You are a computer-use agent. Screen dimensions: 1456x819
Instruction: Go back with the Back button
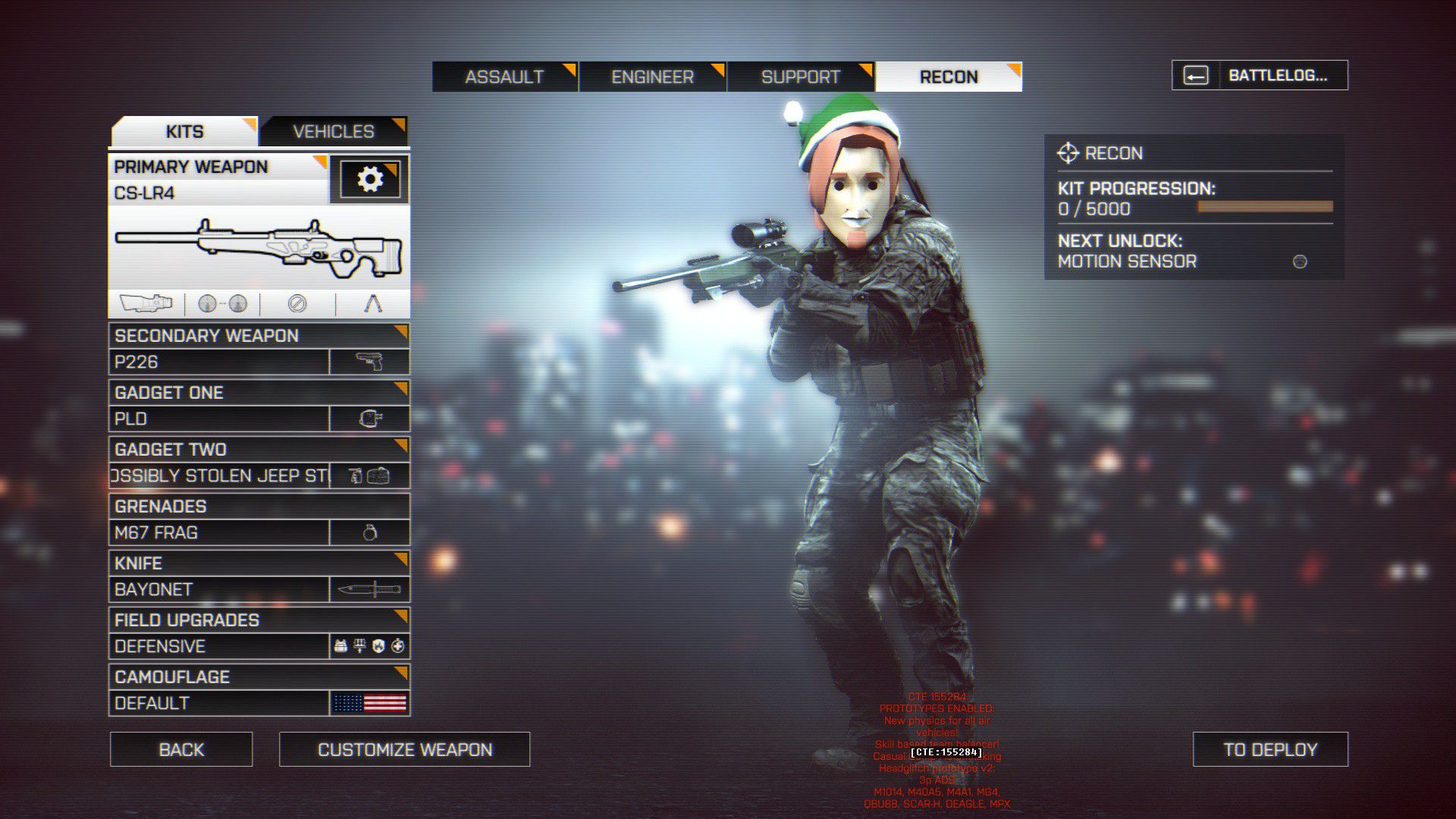(181, 749)
